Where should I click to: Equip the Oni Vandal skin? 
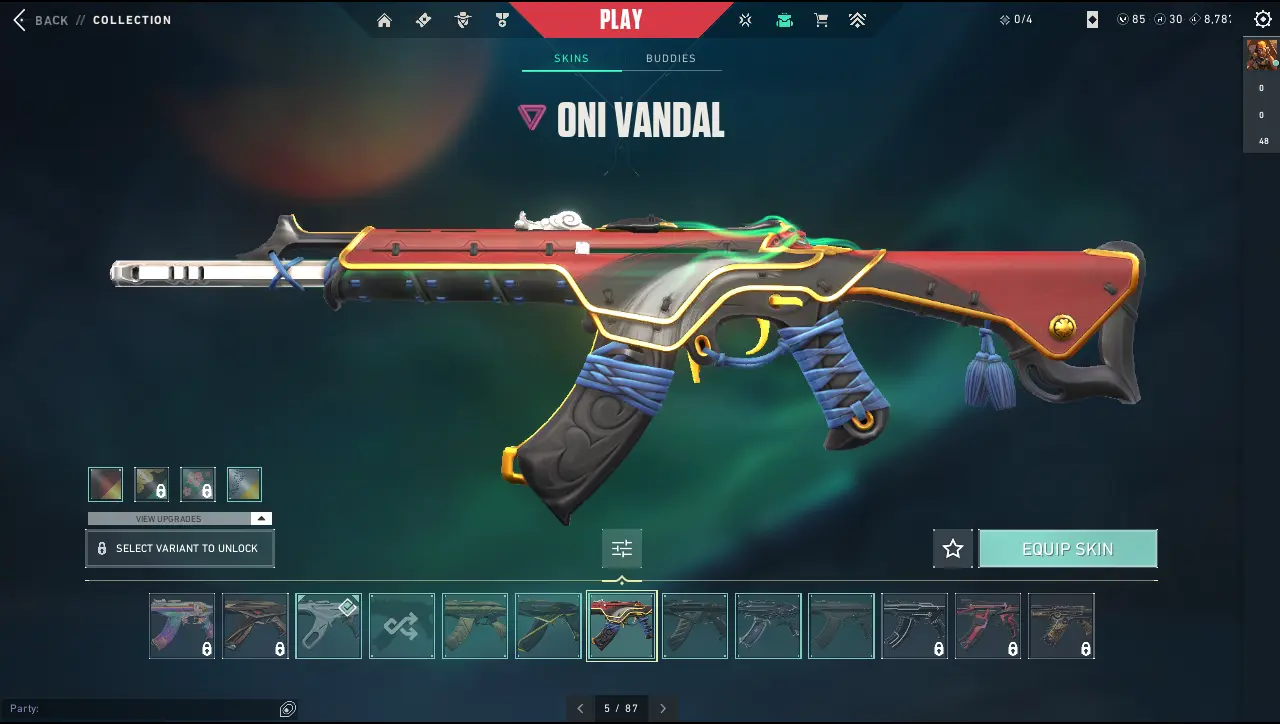(1067, 549)
